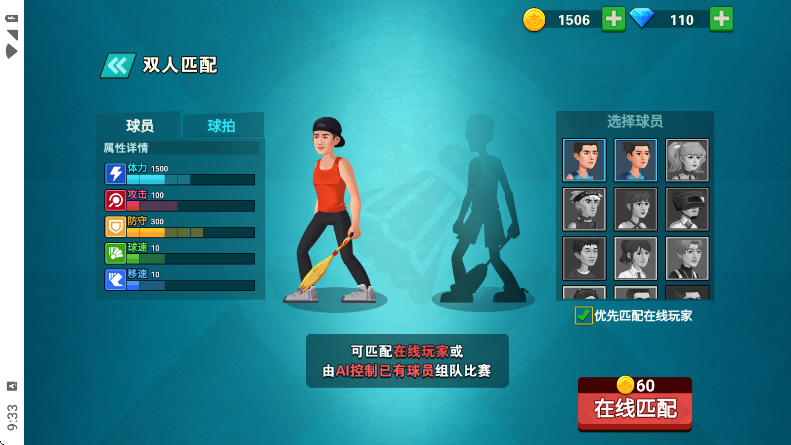Buy more diamonds with plus button
Viewport: 791px width, 445px height.
pos(721,19)
